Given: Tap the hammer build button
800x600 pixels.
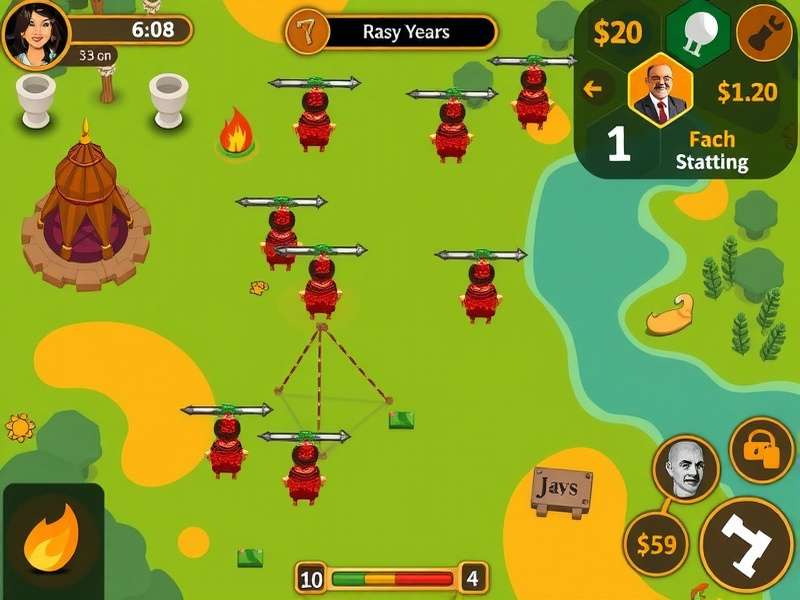Looking at the screenshot, I should 746,544.
